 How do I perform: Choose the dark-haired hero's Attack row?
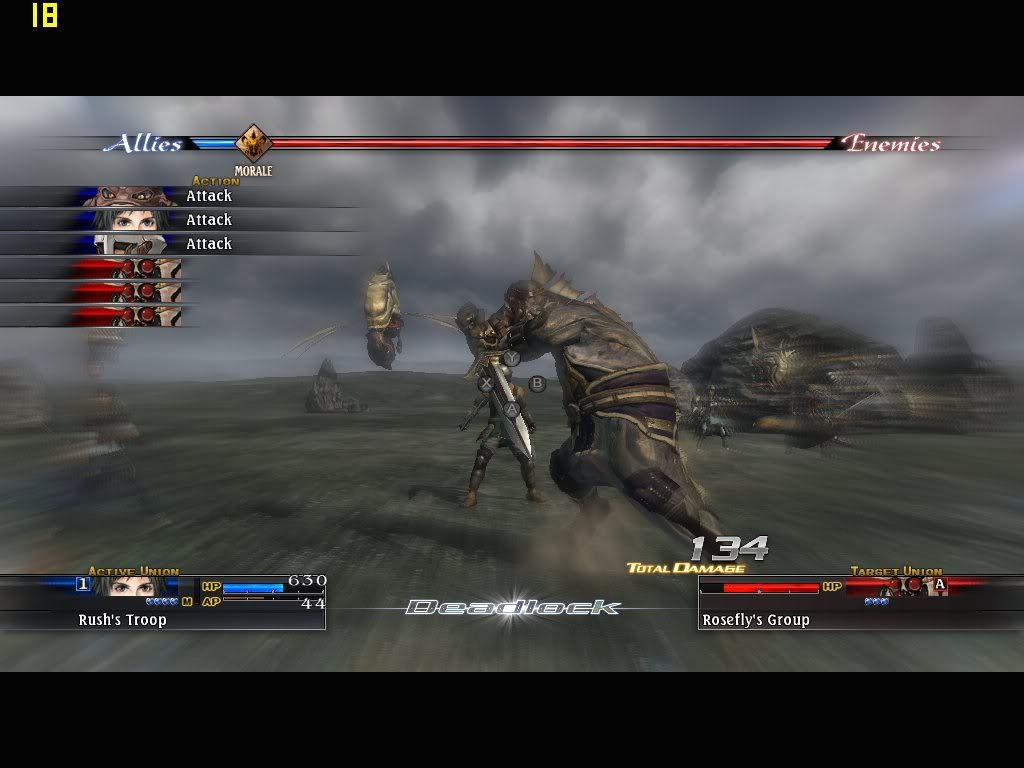point(180,220)
